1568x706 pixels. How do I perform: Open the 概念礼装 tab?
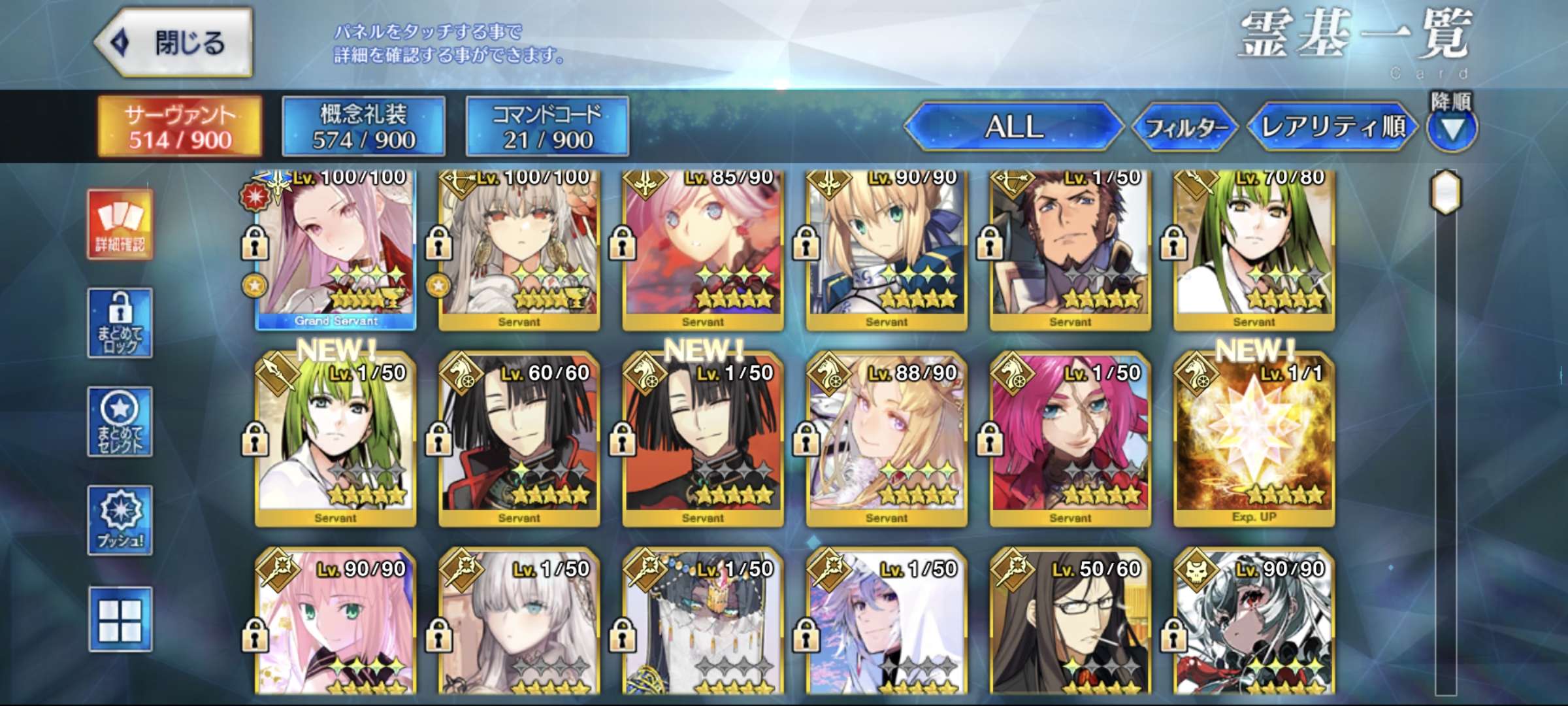pos(364,126)
